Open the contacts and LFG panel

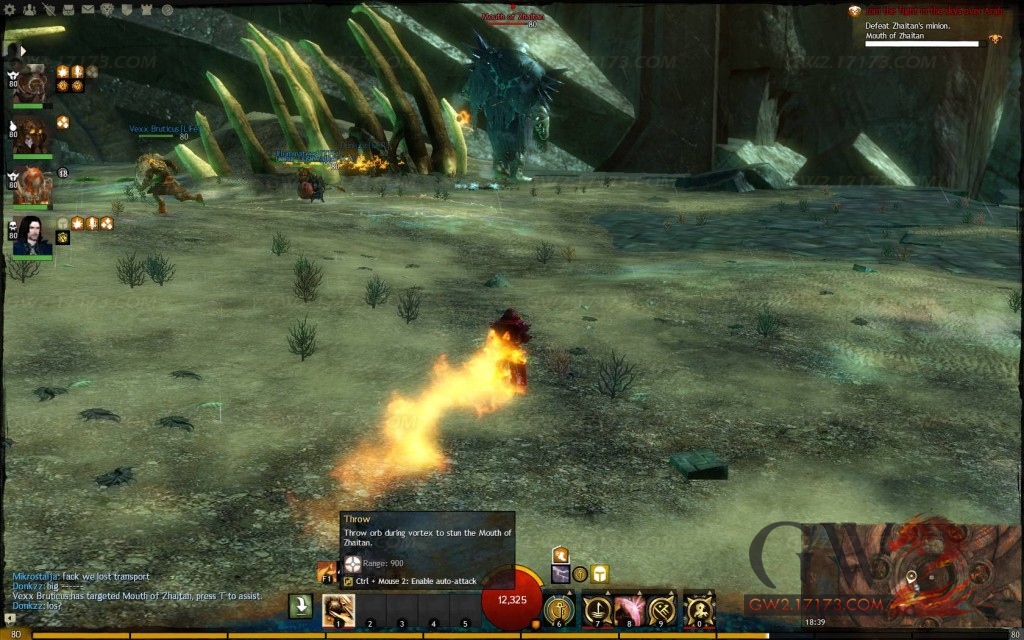point(30,9)
